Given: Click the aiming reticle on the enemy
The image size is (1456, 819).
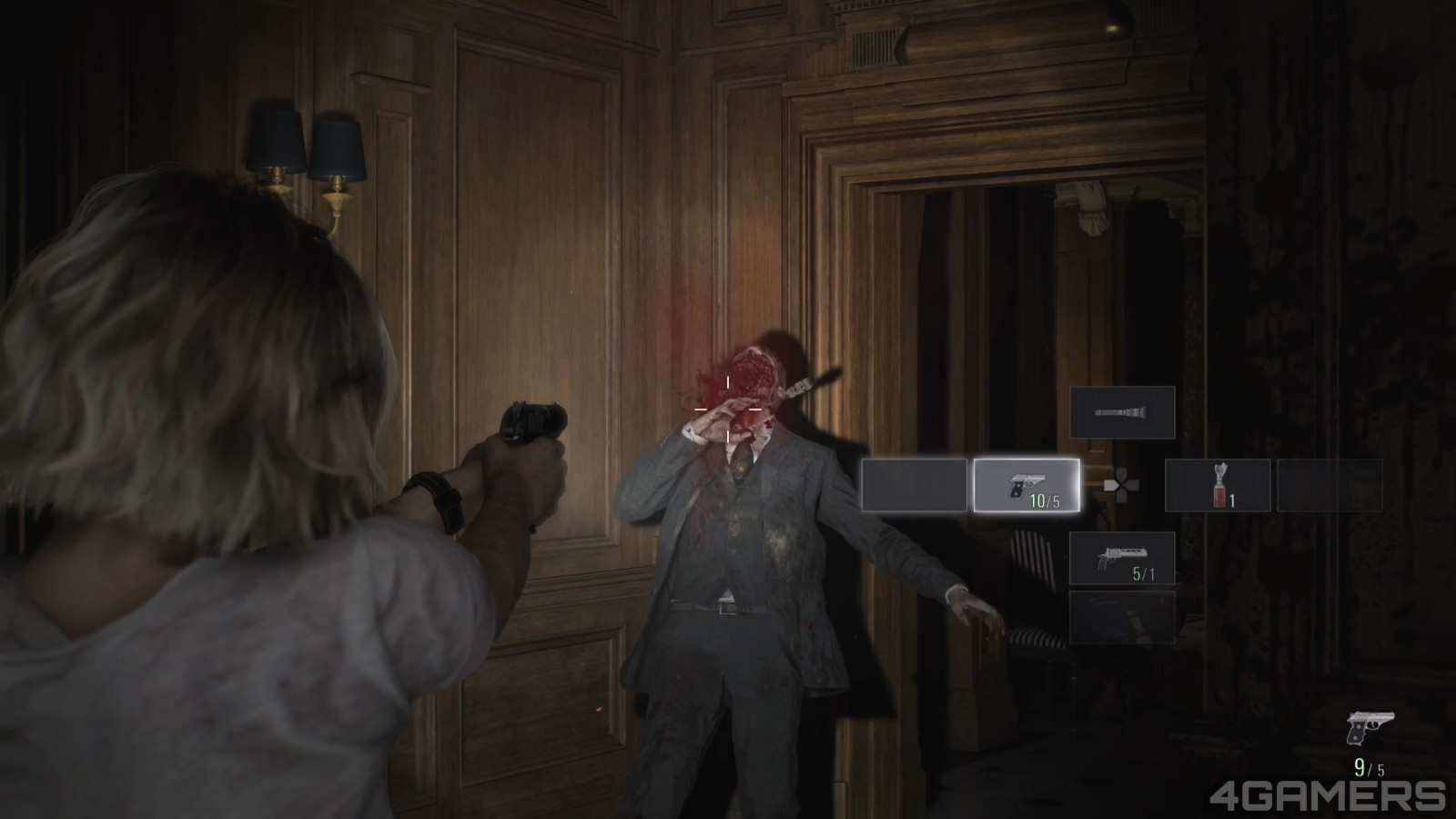Looking at the screenshot, I should (729, 409).
